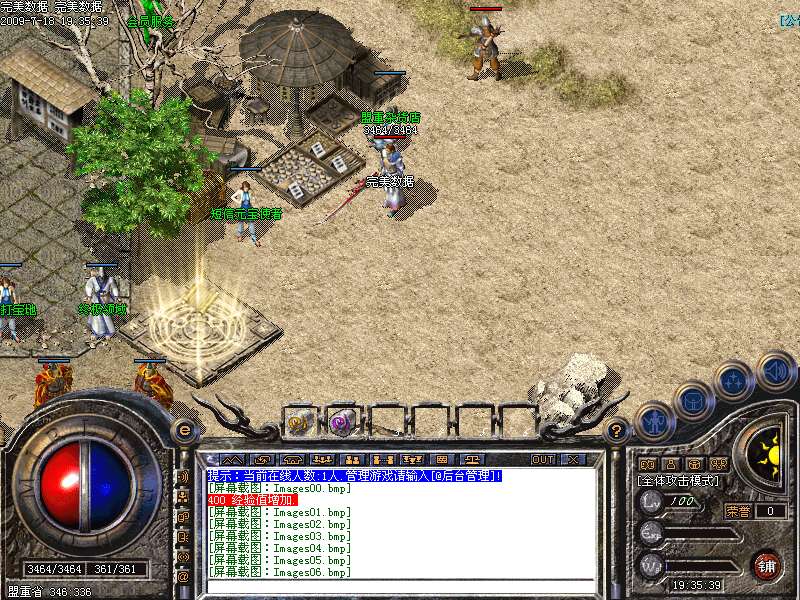Open the bag inventory round button

coord(693,400)
